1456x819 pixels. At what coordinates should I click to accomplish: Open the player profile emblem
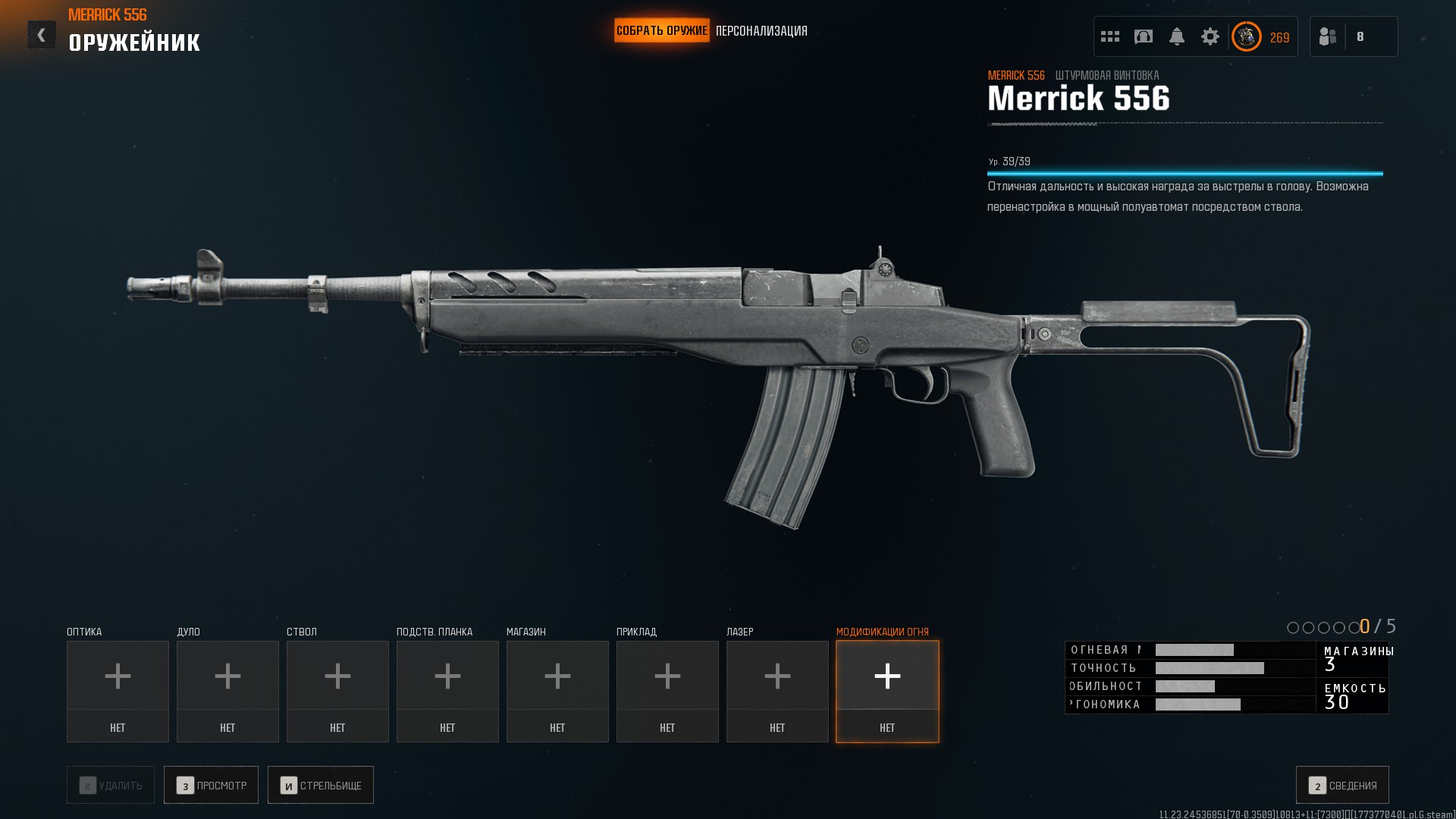pyautogui.click(x=1246, y=36)
